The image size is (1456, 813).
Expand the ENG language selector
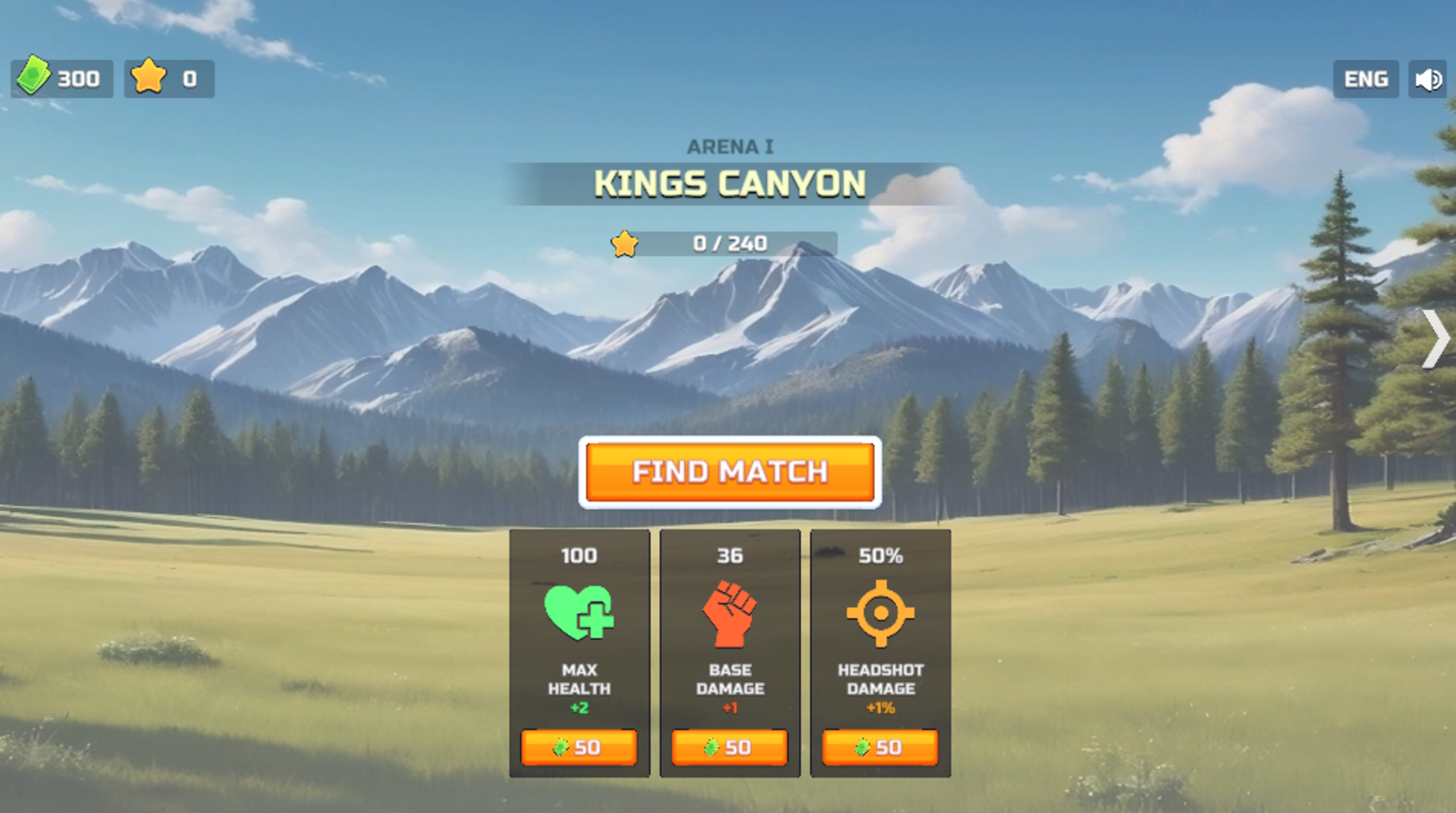(x=1366, y=80)
